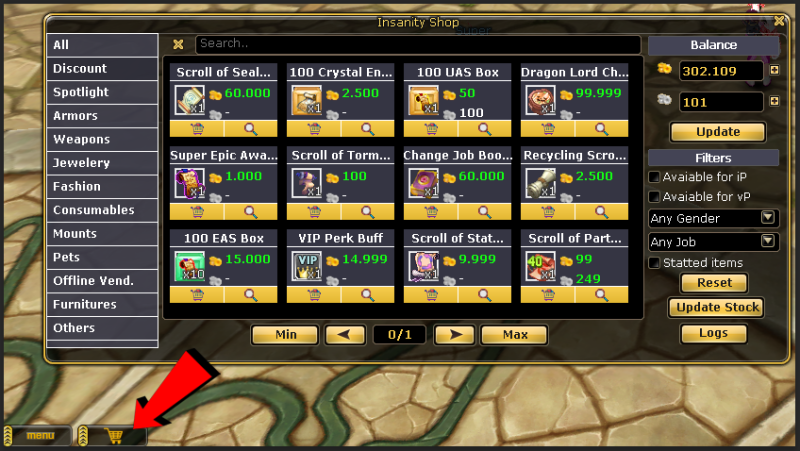The height and width of the screenshot is (451, 800).
Task: Select the VIP Perk Buff icon
Action: click(x=305, y=266)
